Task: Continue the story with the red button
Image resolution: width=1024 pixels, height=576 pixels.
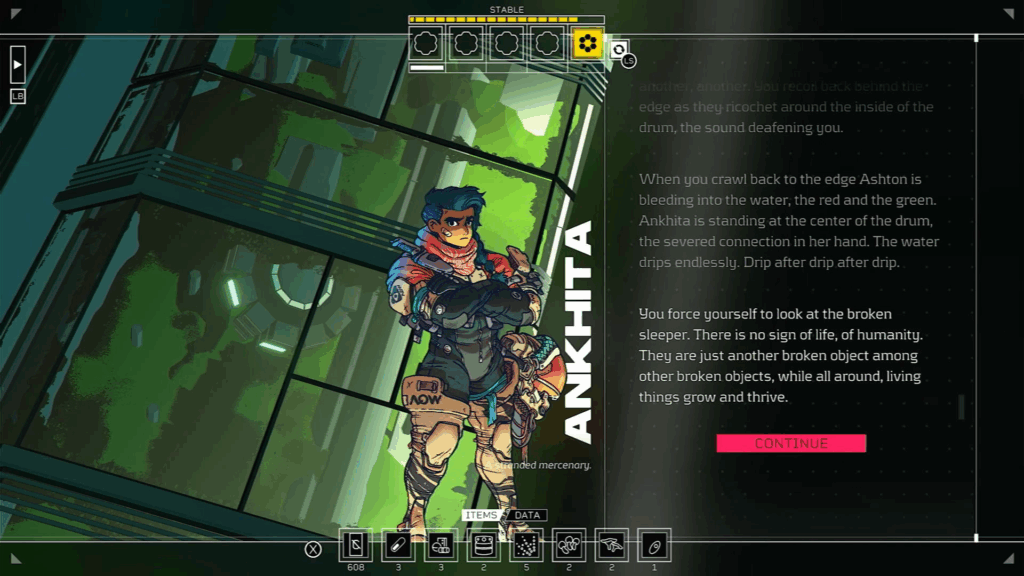Action: pos(791,443)
